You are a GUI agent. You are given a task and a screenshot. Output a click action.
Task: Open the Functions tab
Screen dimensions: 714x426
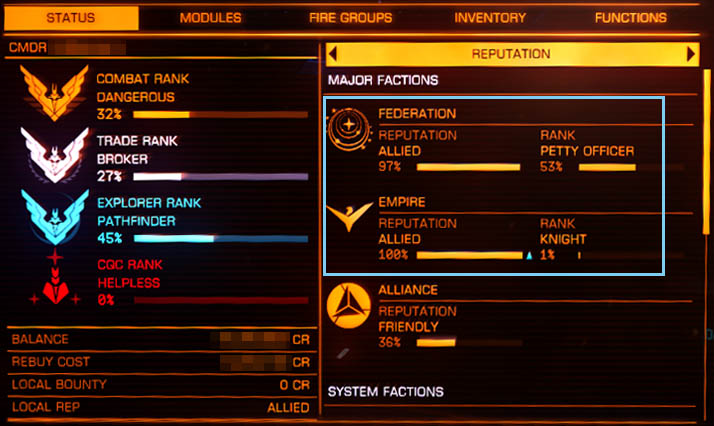[x=630, y=17]
